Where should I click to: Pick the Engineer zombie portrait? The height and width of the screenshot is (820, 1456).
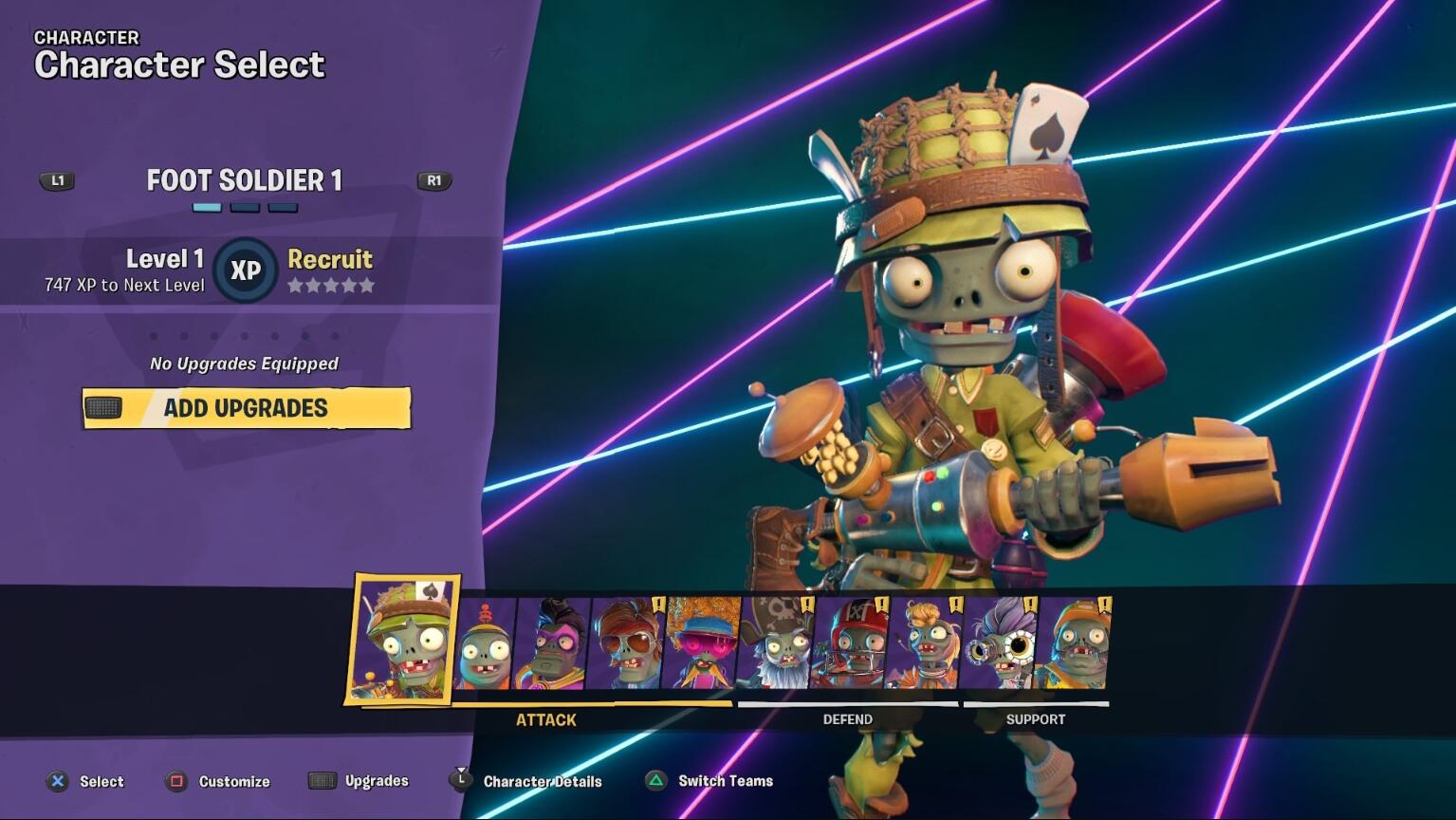[1072, 643]
